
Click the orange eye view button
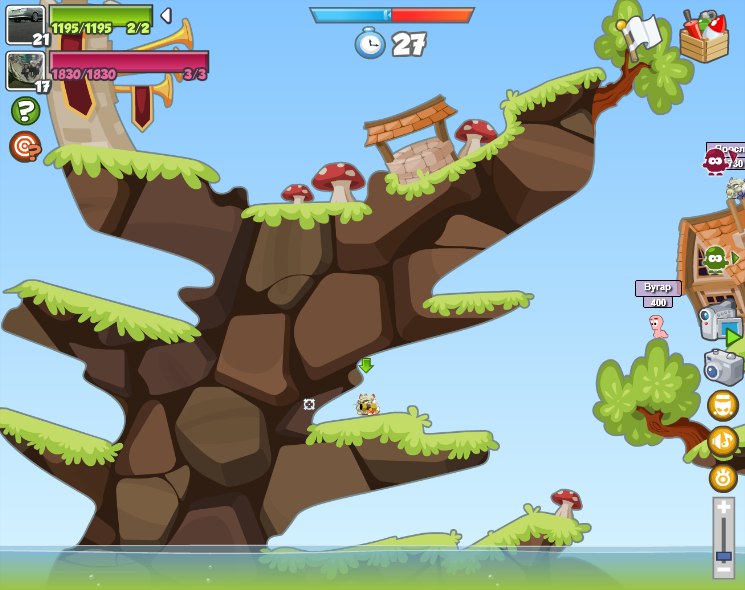(723, 478)
